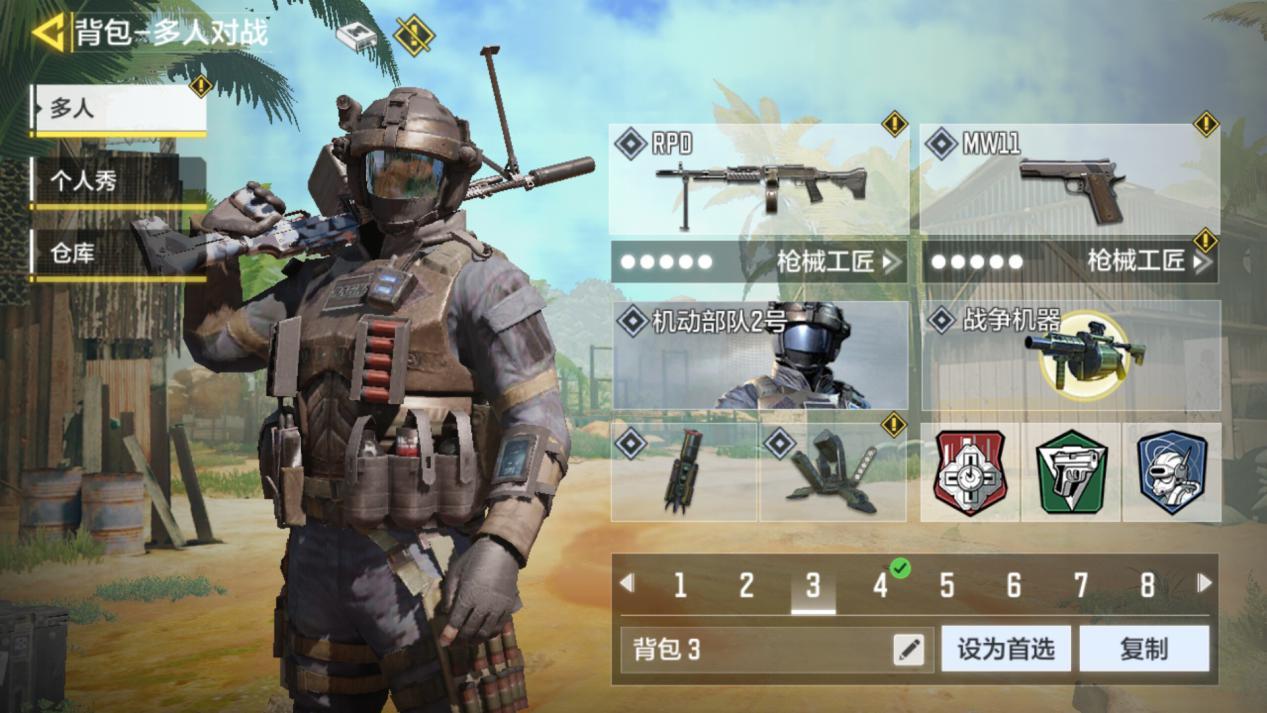Screen dimensions: 1267x713
Task: Select the 战争机器 operator skill slot
Action: [1069, 356]
